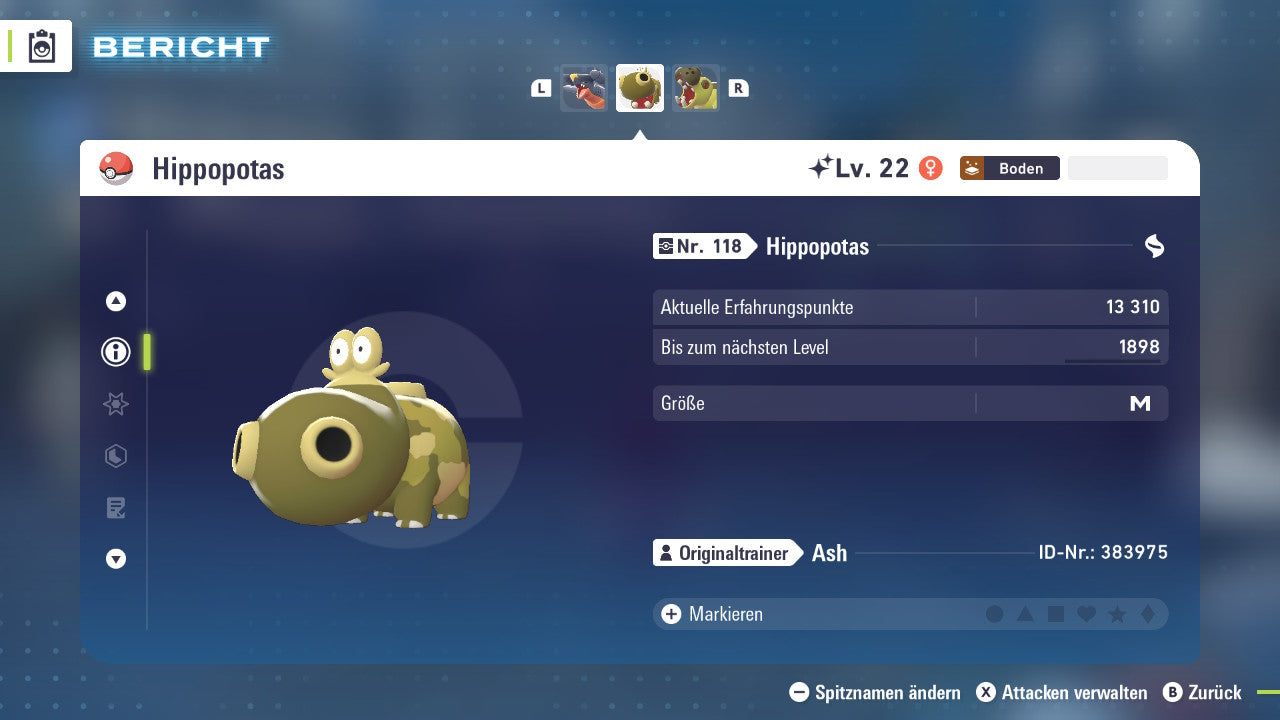
Task: Toggle the star mark in Markieren row
Action: tap(1117, 614)
